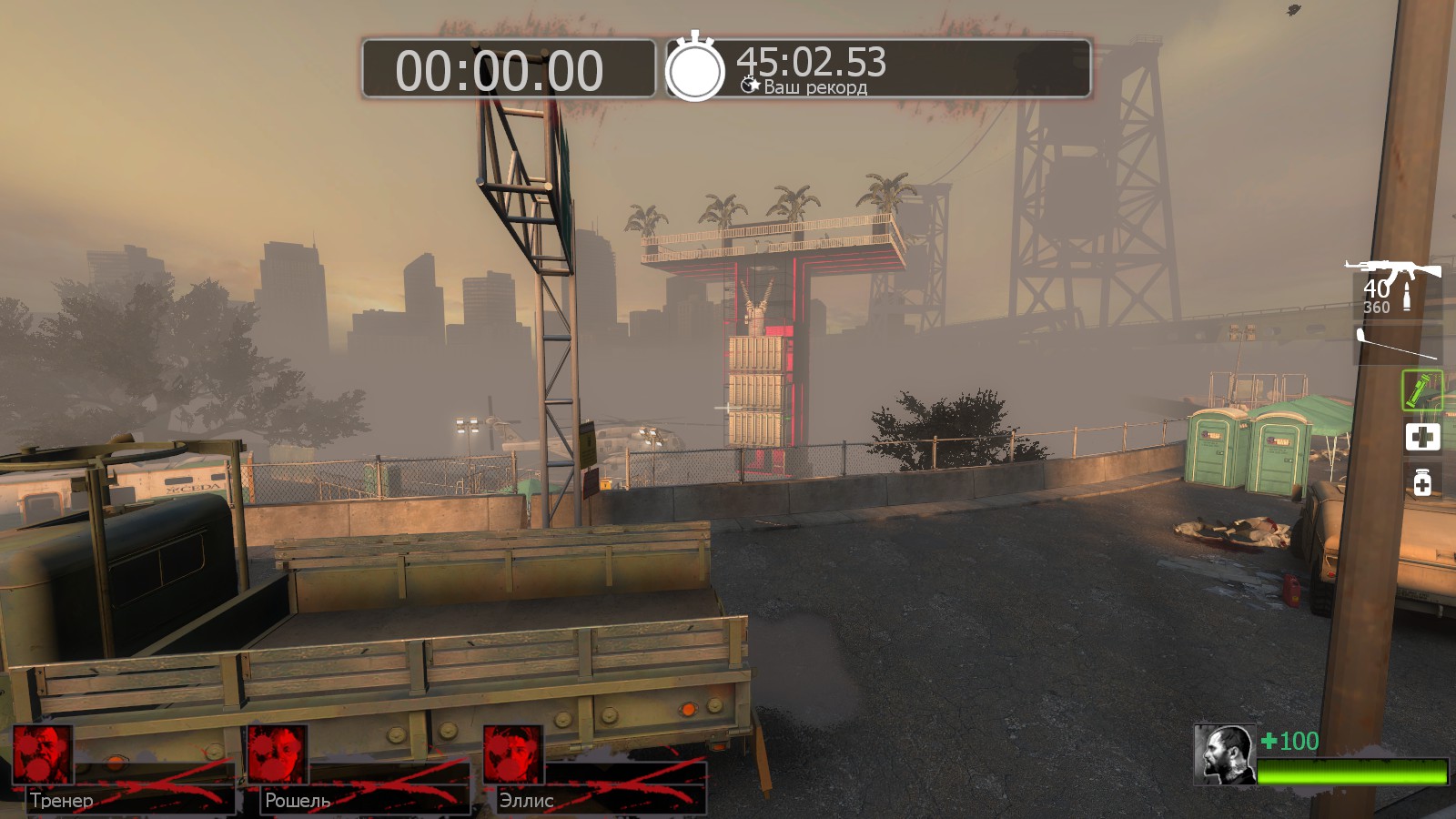This screenshot has width=1456, height=819.
Task: Click teammate Тренер's portrait
Action: 42,754
